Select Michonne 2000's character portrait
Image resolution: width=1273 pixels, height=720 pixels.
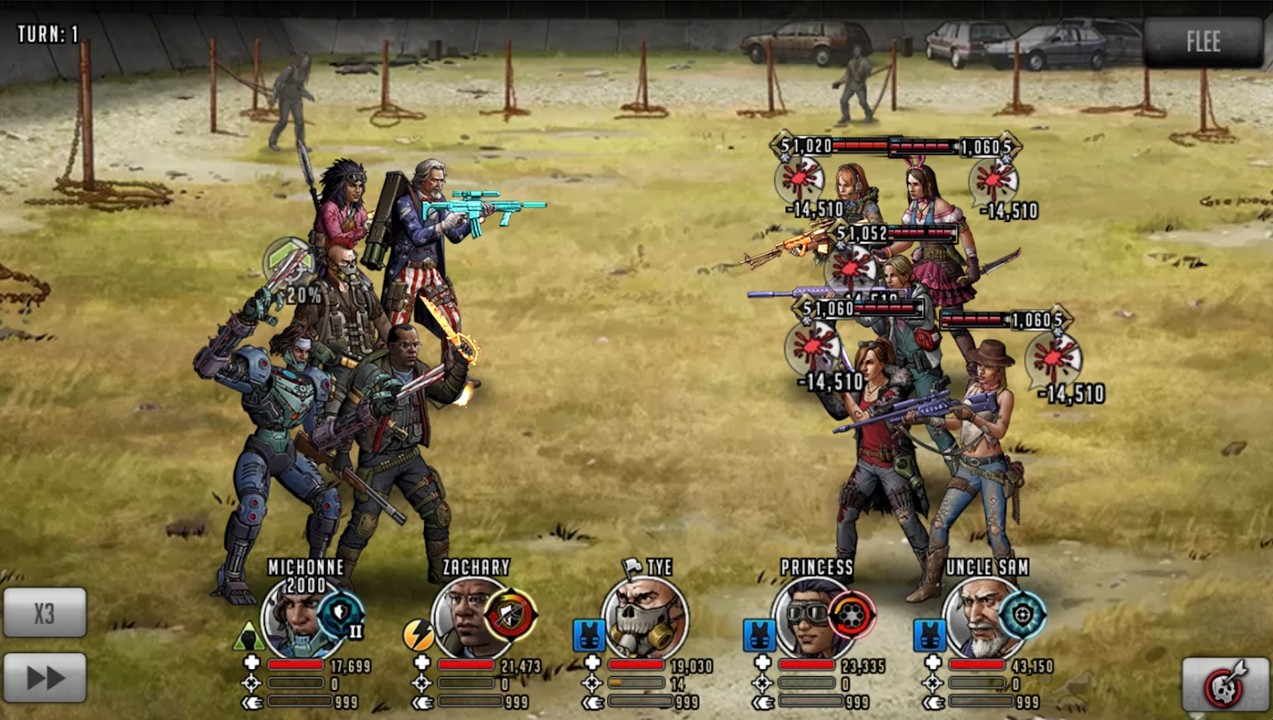pos(297,617)
